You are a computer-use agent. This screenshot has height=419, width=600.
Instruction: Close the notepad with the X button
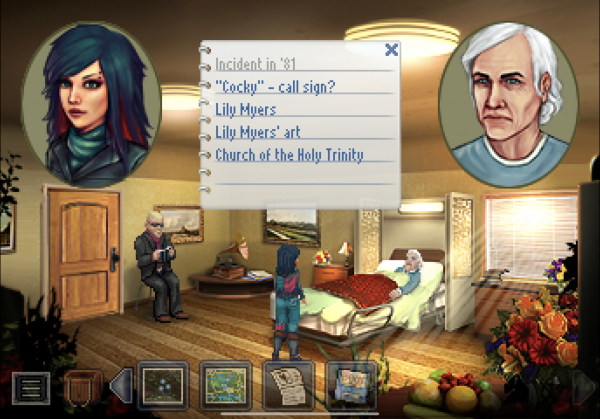pyautogui.click(x=391, y=49)
